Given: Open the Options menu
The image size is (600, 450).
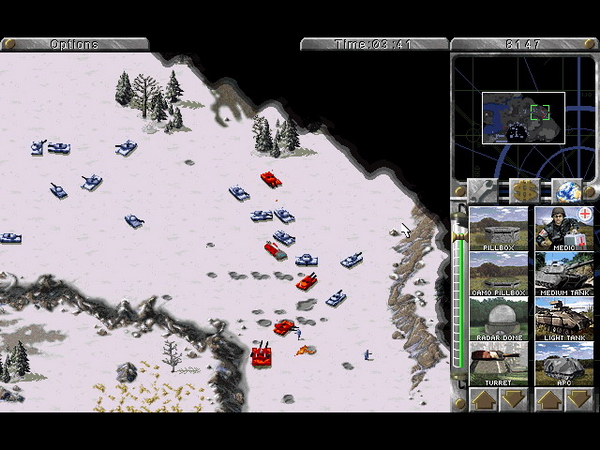Looking at the screenshot, I should (74, 44).
